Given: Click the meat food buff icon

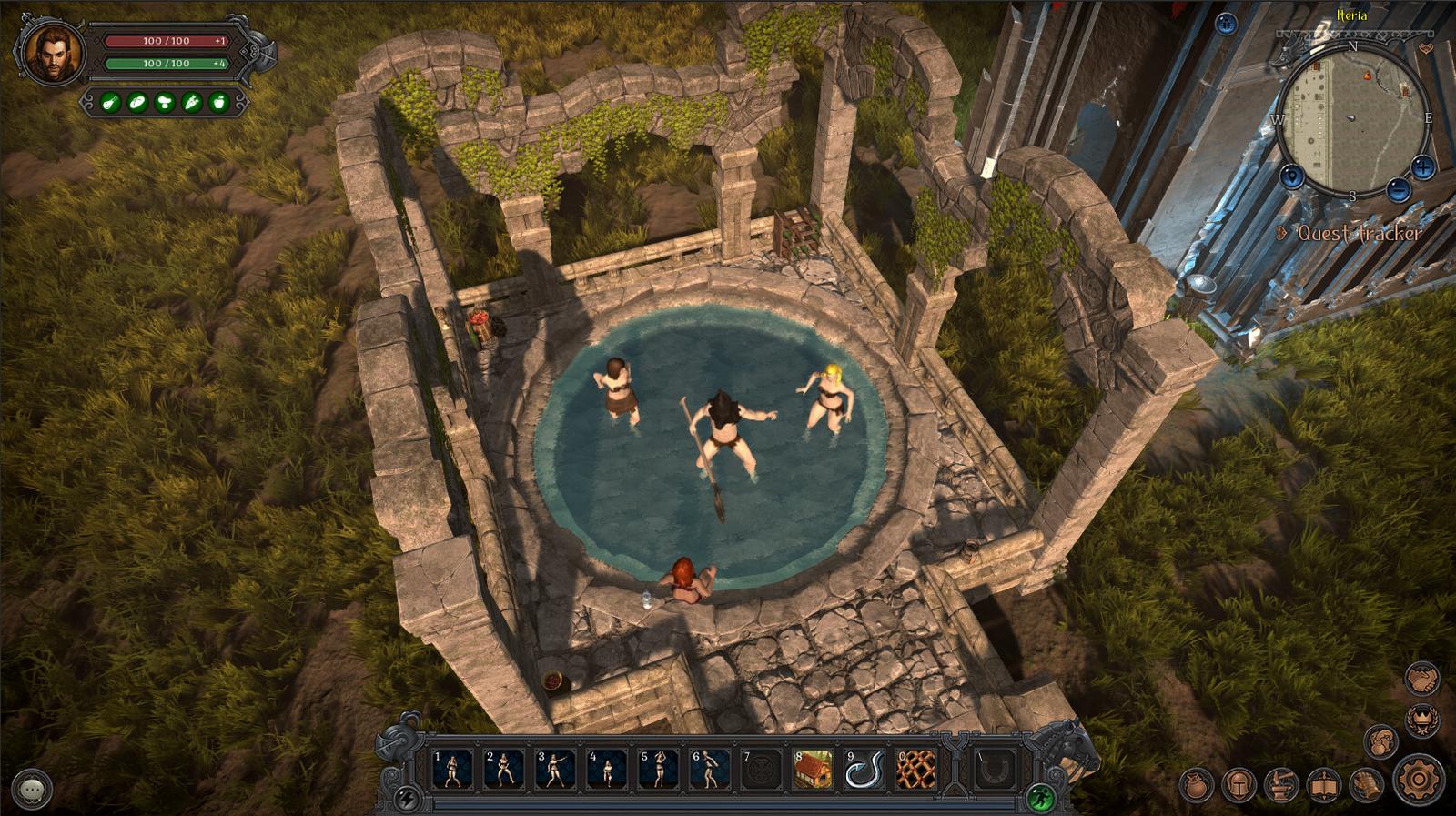Looking at the screenshot, I should pyautogui.click(x=111, y=102).
